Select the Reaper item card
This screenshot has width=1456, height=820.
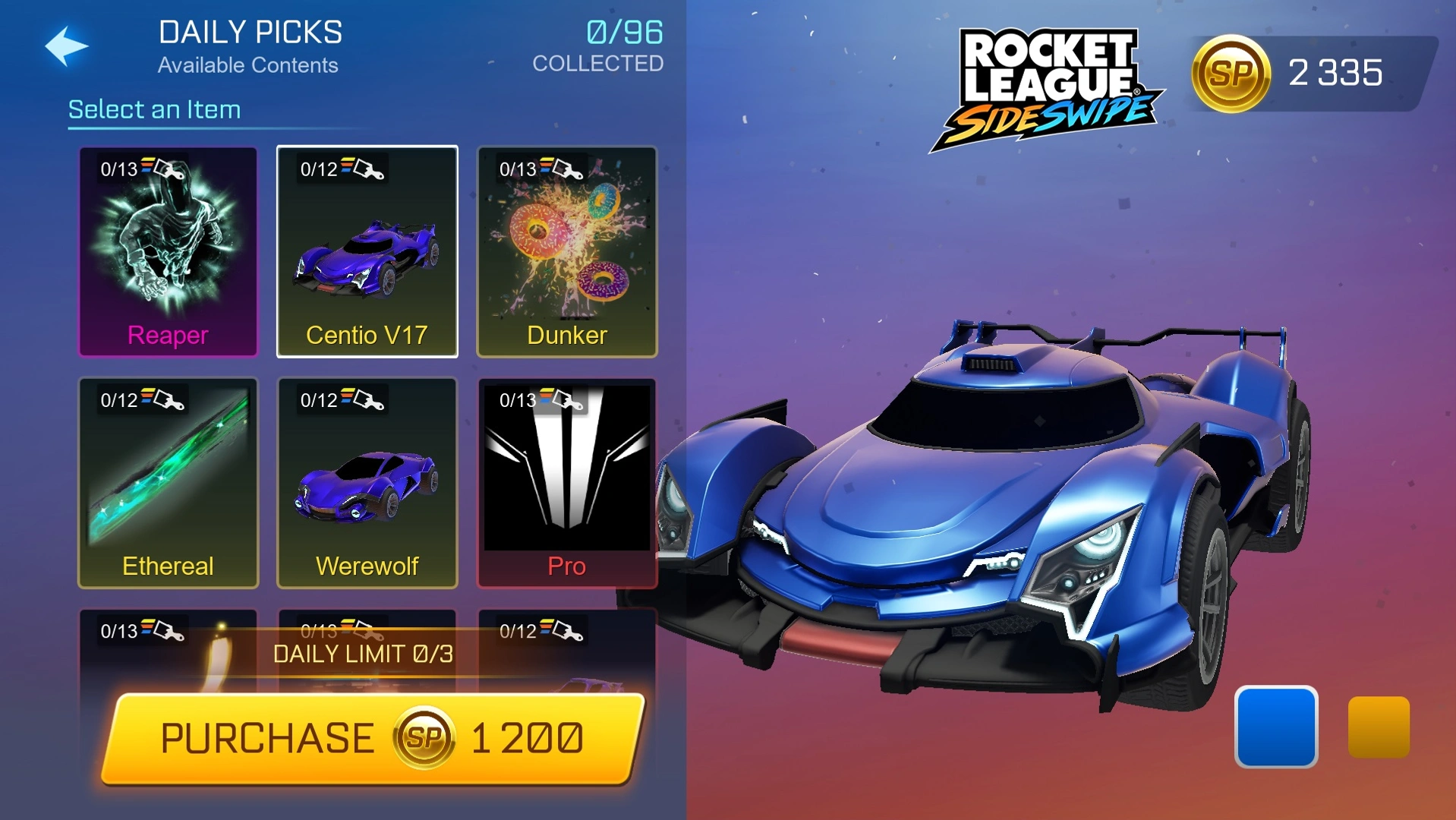coord(168,251)
